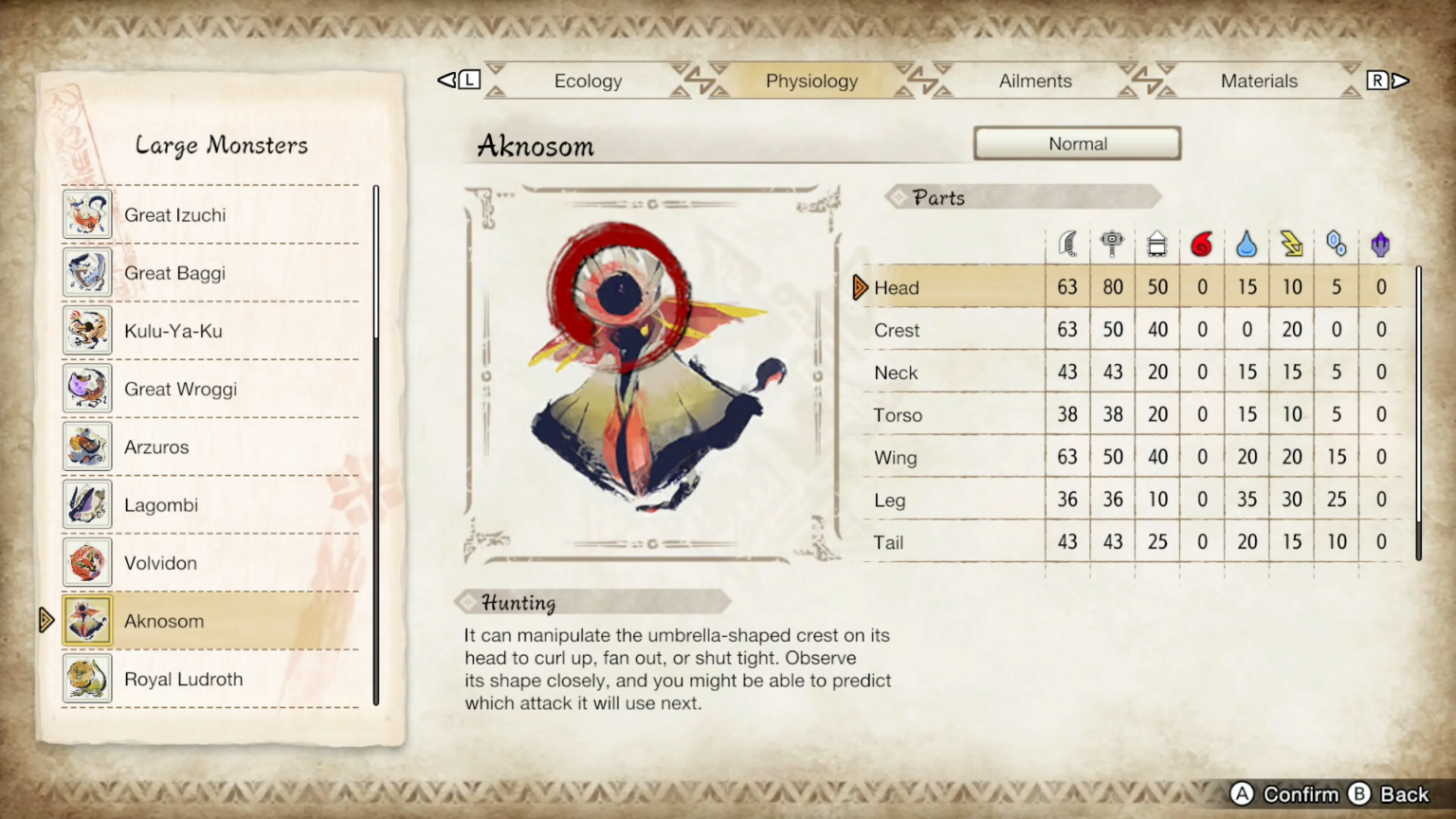The height and width of the screenshot is (819, 1456).
Task: Select the thunder element weakness icon
Action: point(1292,244)
